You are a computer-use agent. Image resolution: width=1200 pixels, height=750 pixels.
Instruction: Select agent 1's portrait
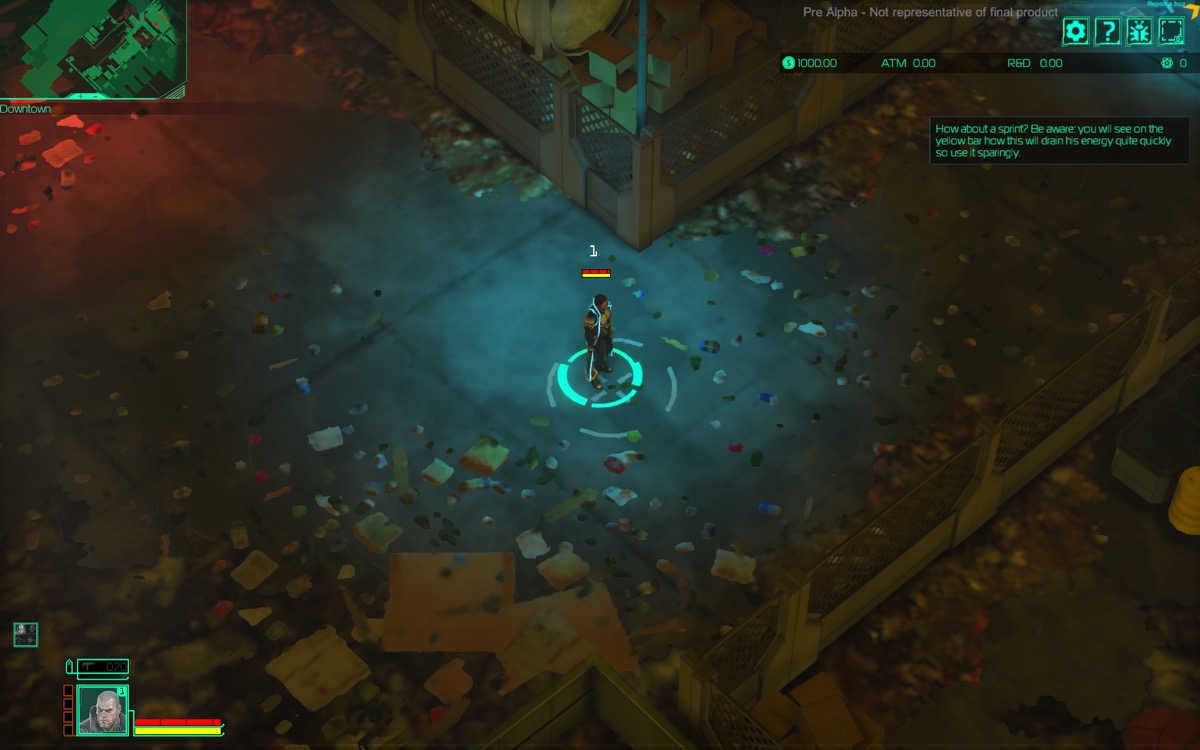(102, 711)
